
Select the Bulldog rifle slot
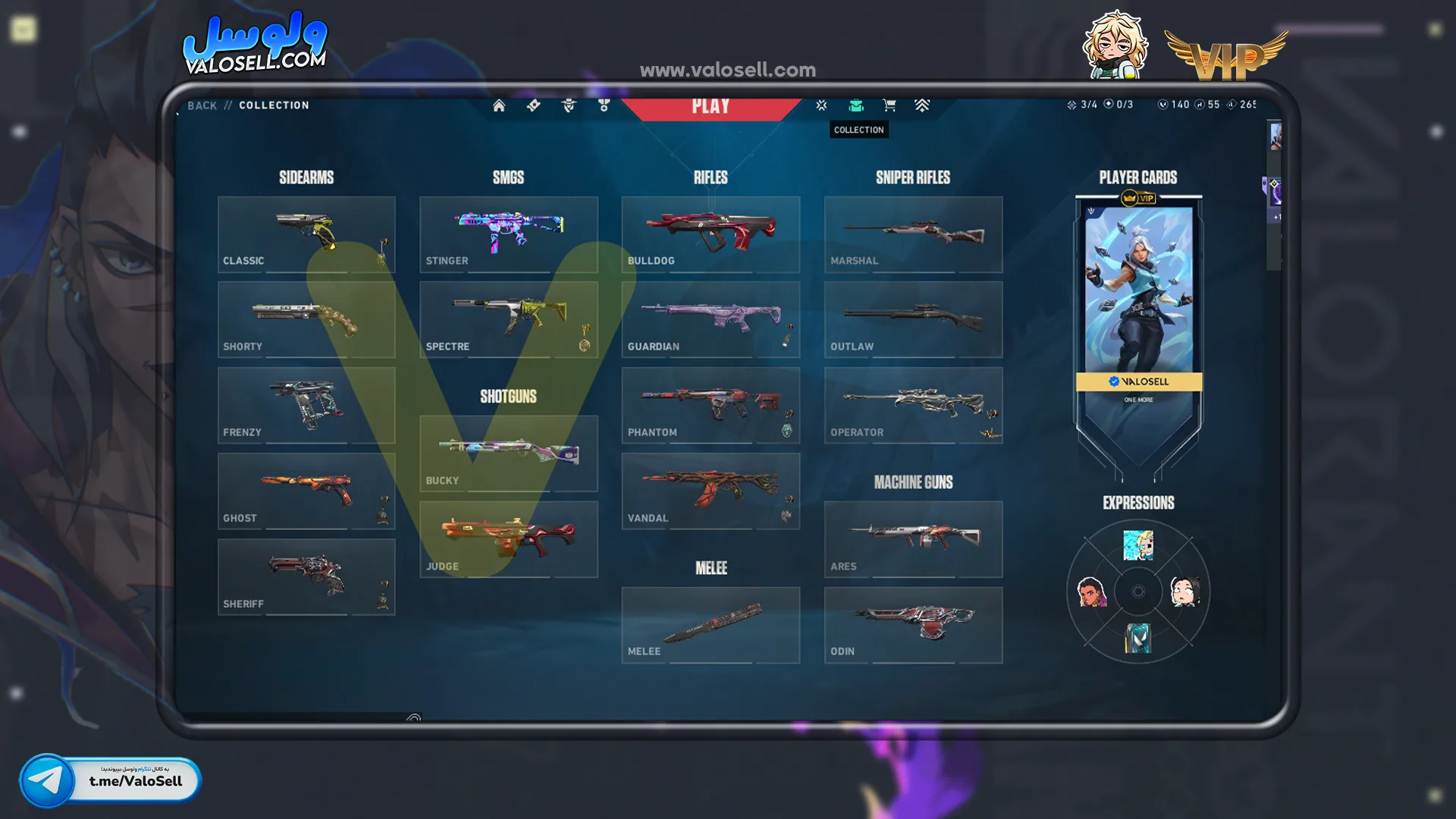(711, 234)
